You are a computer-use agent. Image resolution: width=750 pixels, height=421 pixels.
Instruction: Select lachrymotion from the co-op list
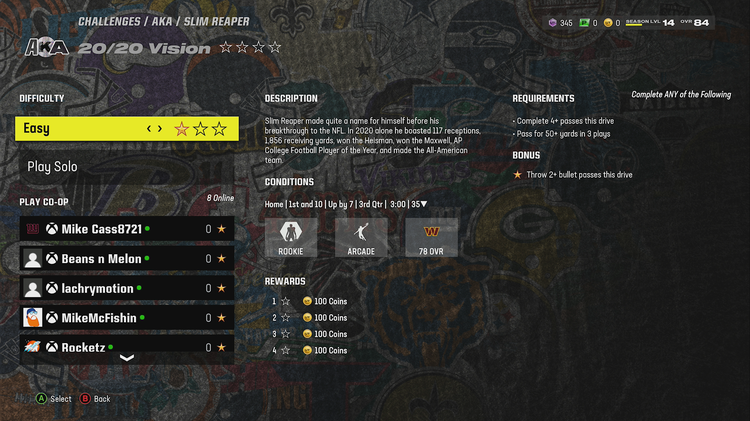click(x=127, y=288)
